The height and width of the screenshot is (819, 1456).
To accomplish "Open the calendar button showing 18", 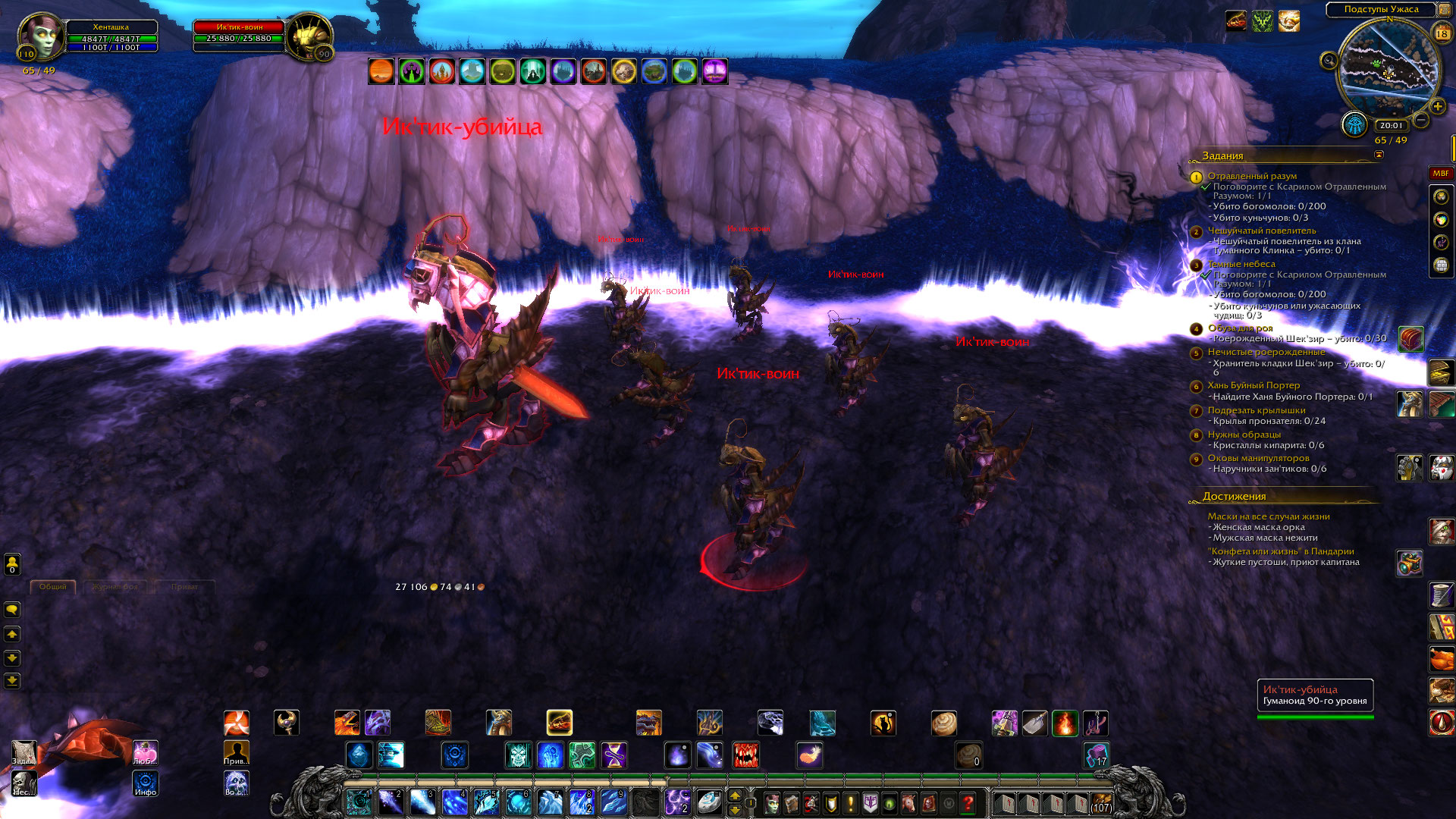I will click(x=1442, y=33).
